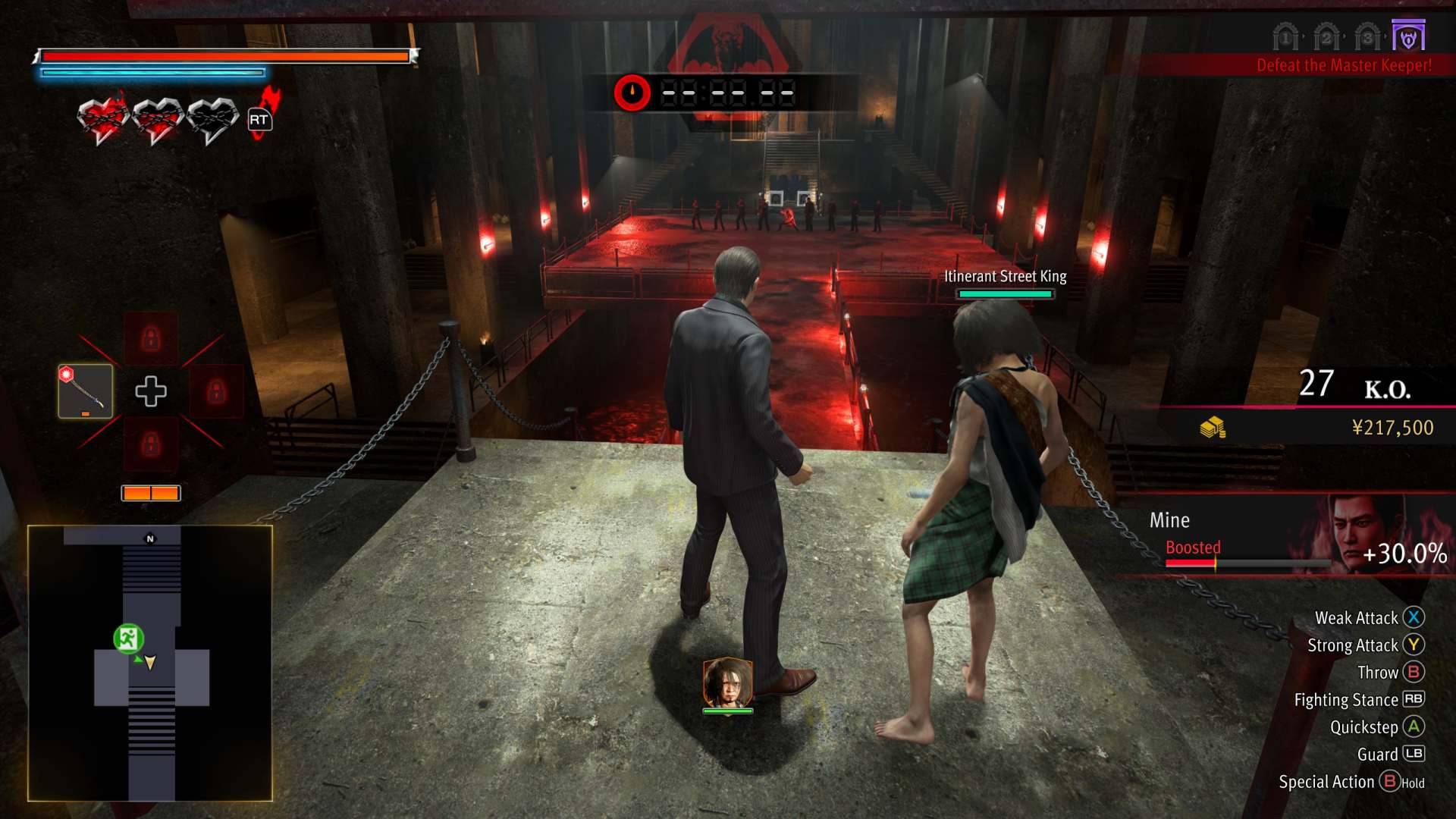Click the stage 1 gate icon

(x=1285, y=36)
